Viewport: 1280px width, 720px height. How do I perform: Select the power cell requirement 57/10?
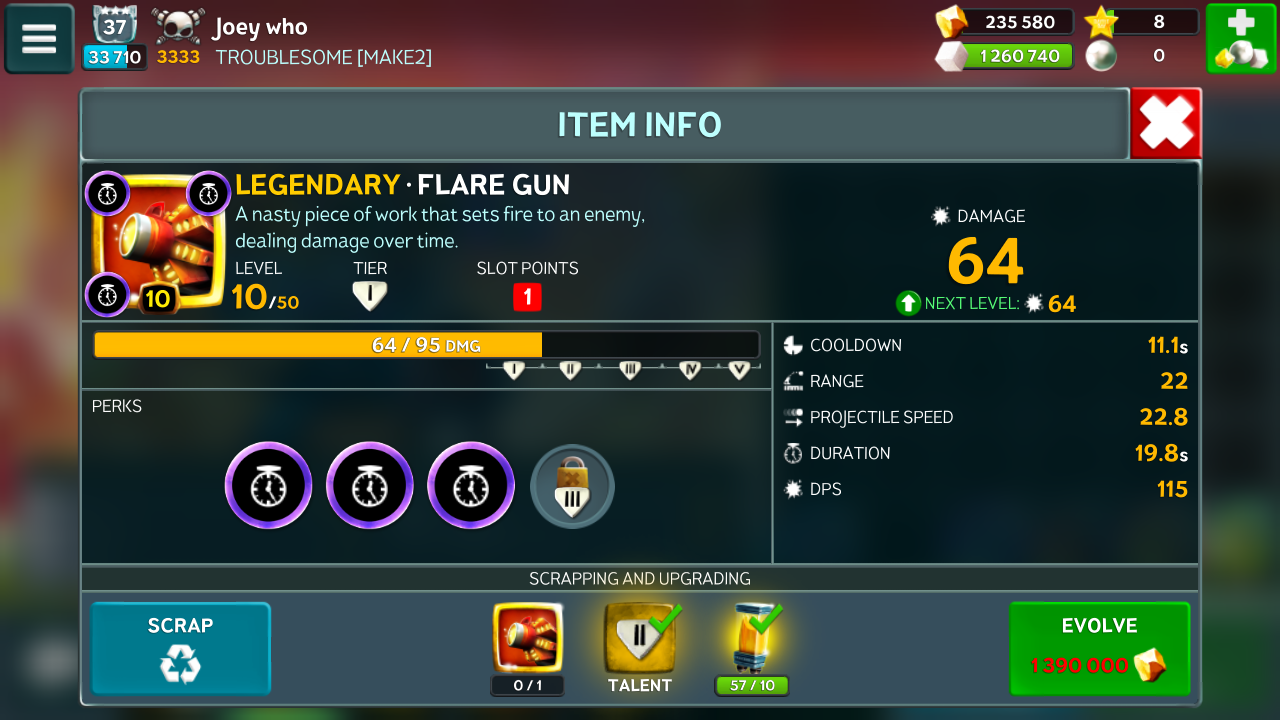pyautogui.click(x=752, y=640)
